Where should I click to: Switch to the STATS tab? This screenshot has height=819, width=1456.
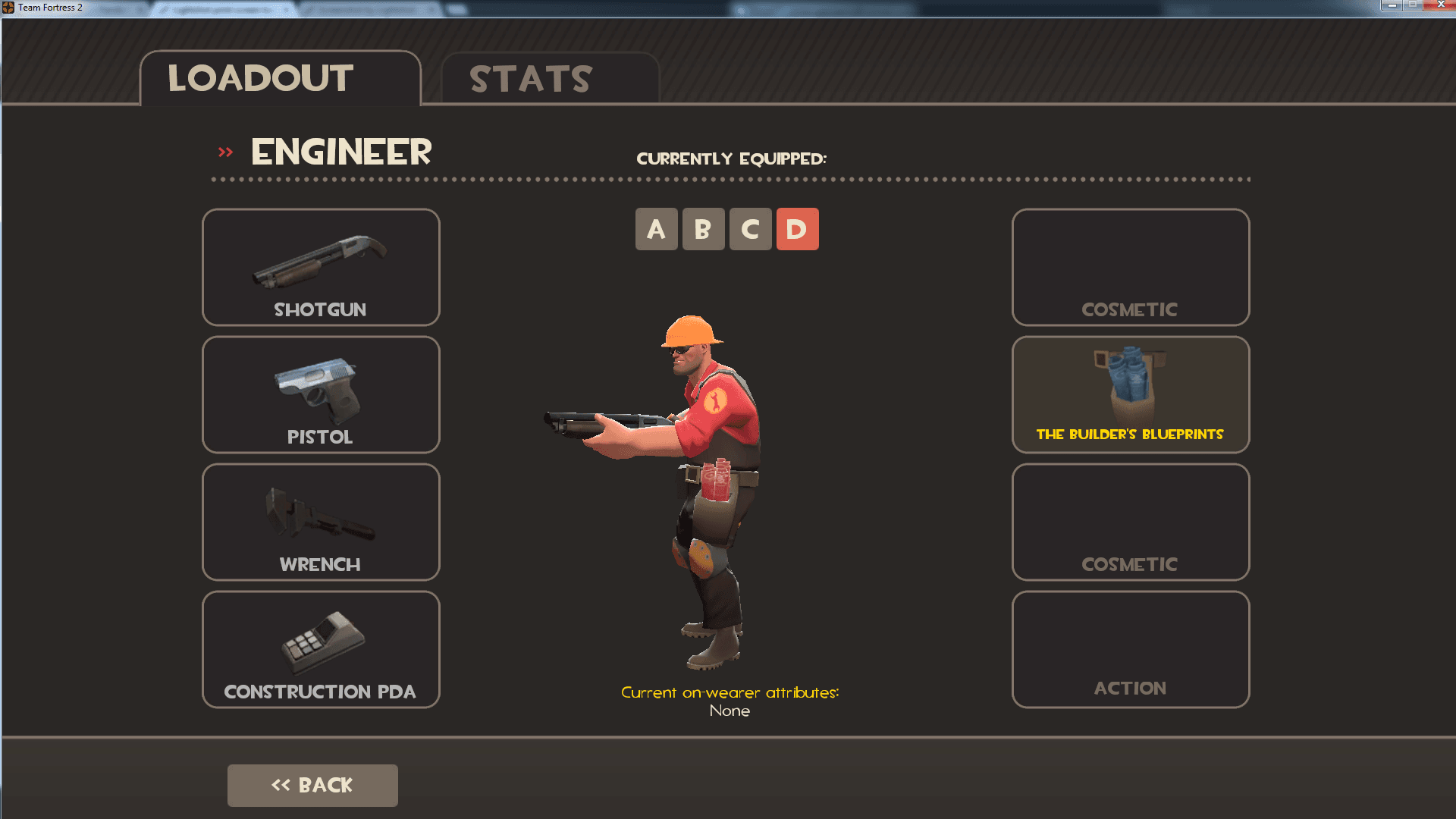click(x=529, y=78)
